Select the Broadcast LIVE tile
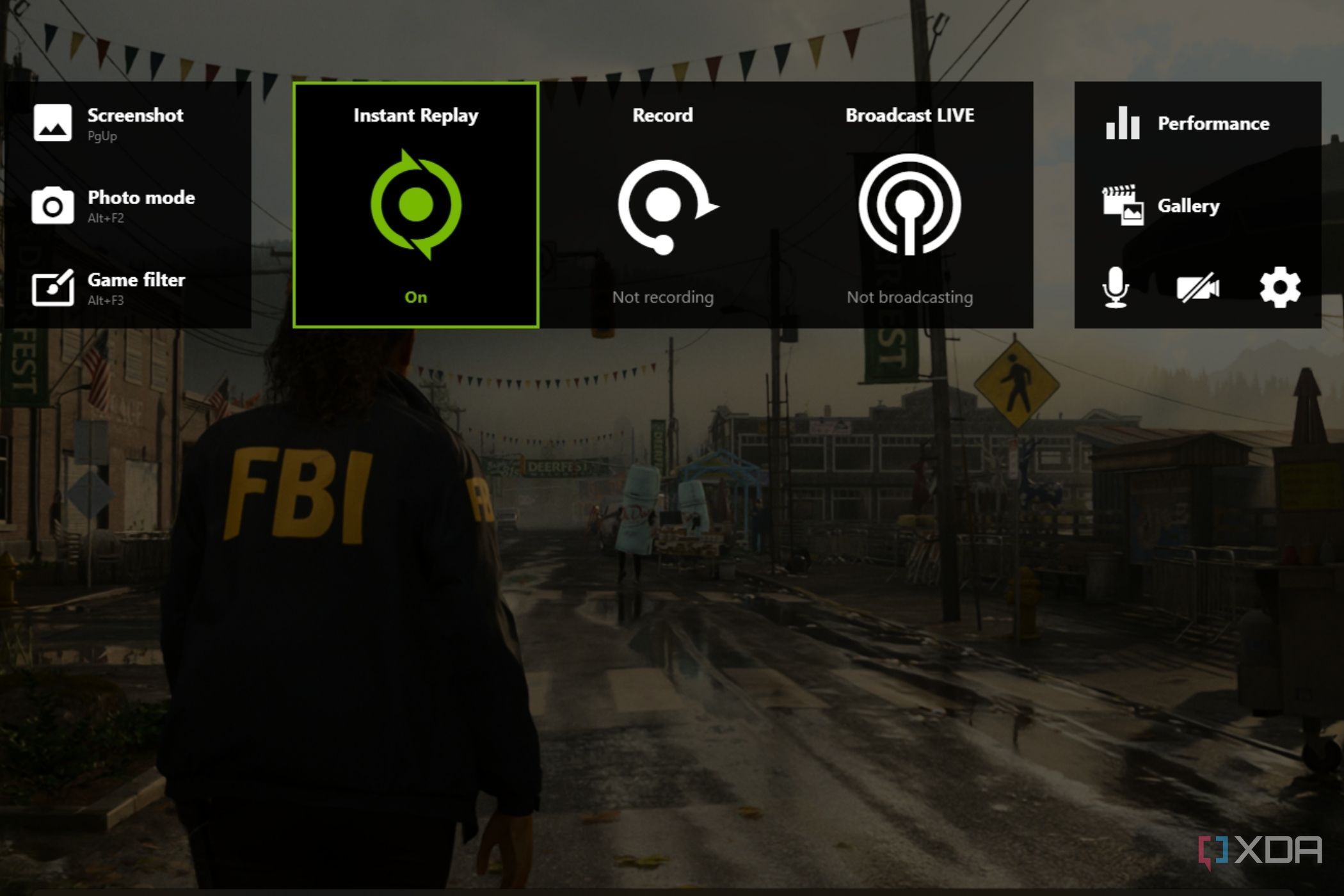This screenshot has width=1344, height=896. (909, 205)
